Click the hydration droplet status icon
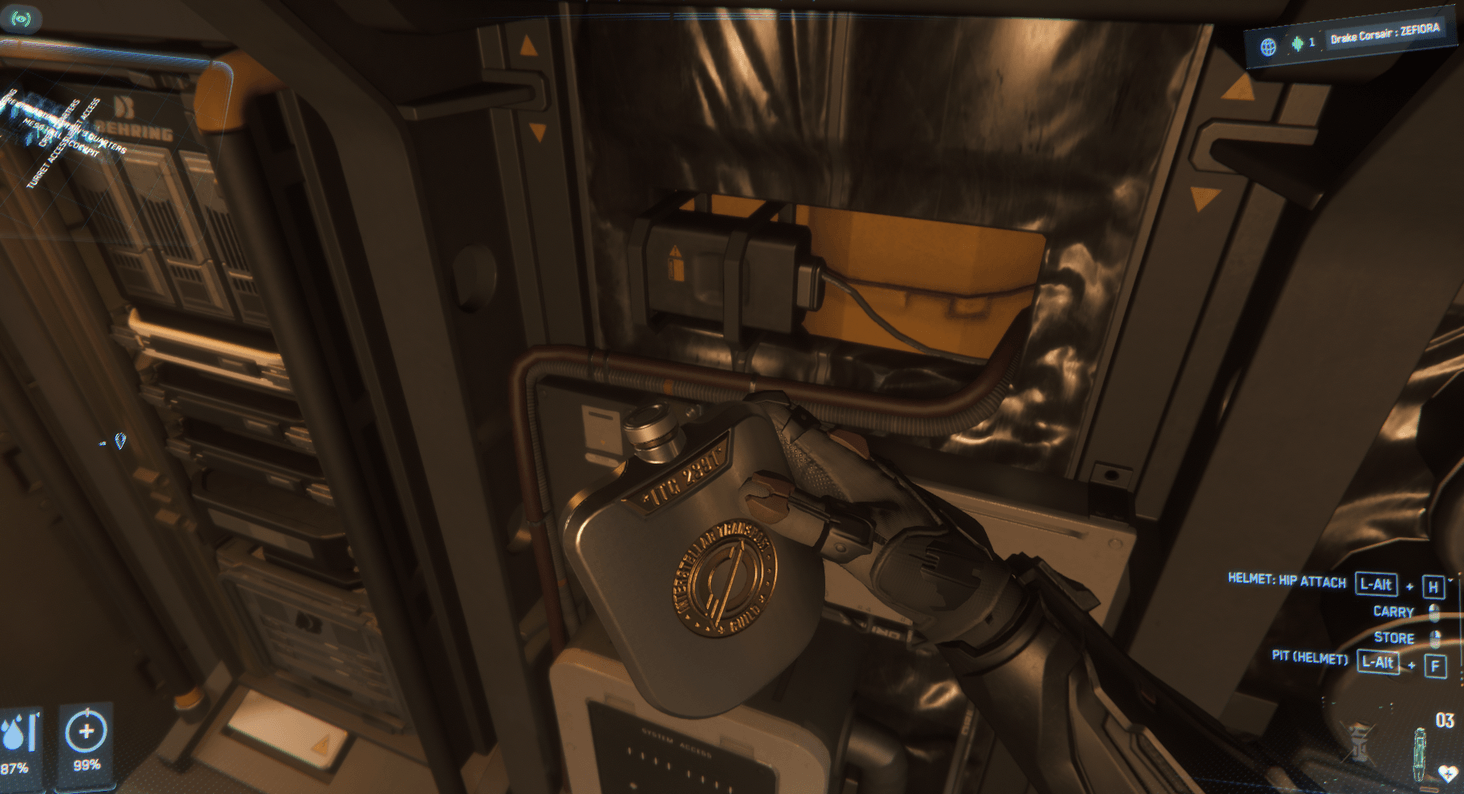The height and width of the screenshot is (794, 1464). tap(13, 733)
